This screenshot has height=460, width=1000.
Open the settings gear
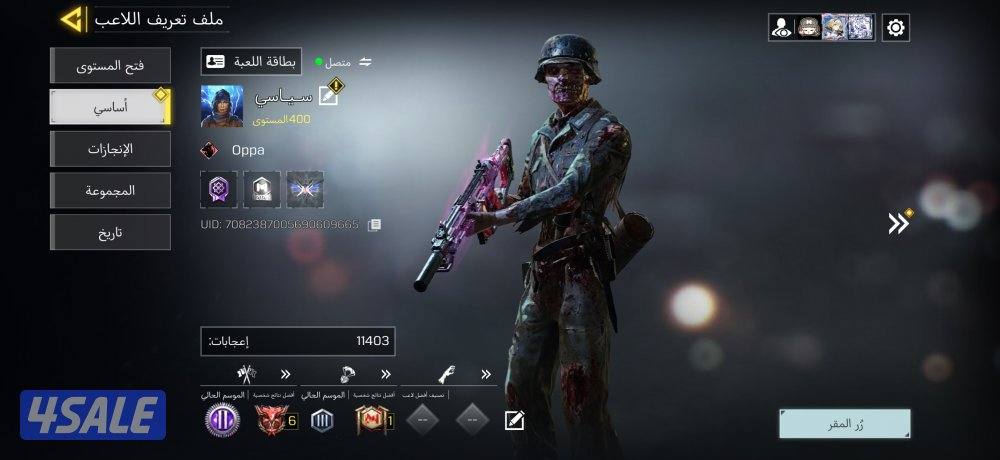point(896,28)
